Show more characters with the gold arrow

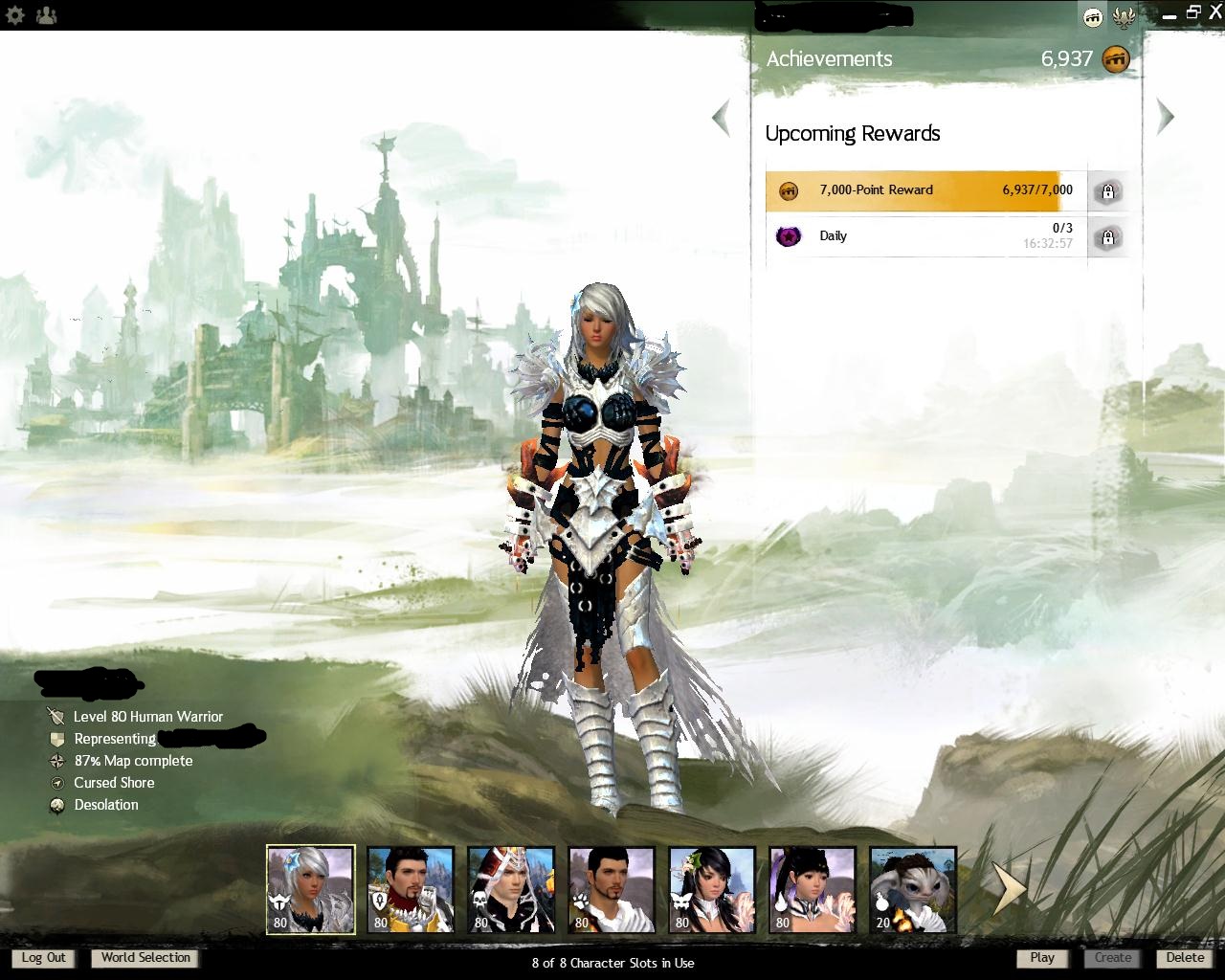pyautogui.click(x=1007, y=889)
